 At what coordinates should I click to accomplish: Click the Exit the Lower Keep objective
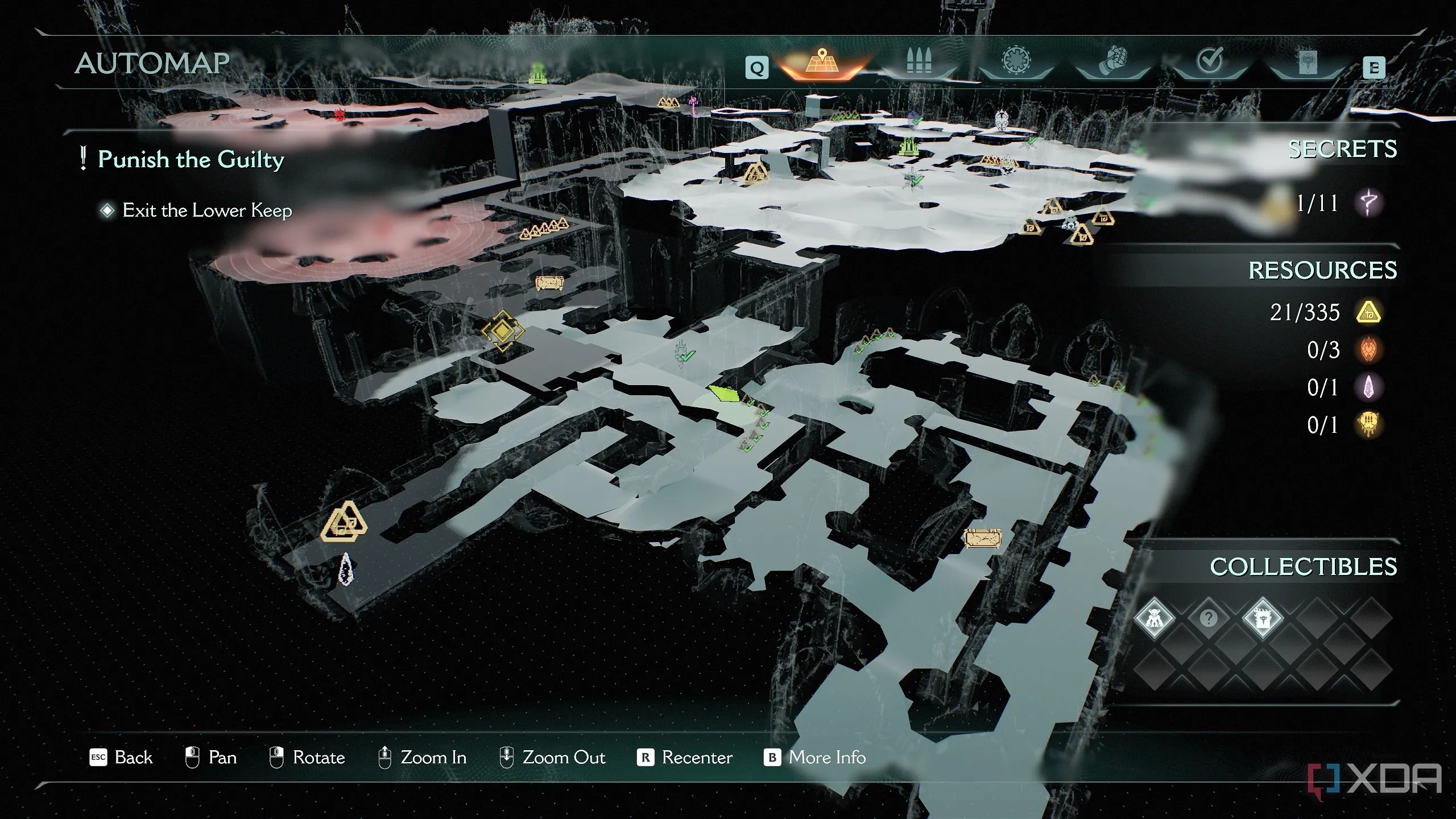click(x=206, y=210)
